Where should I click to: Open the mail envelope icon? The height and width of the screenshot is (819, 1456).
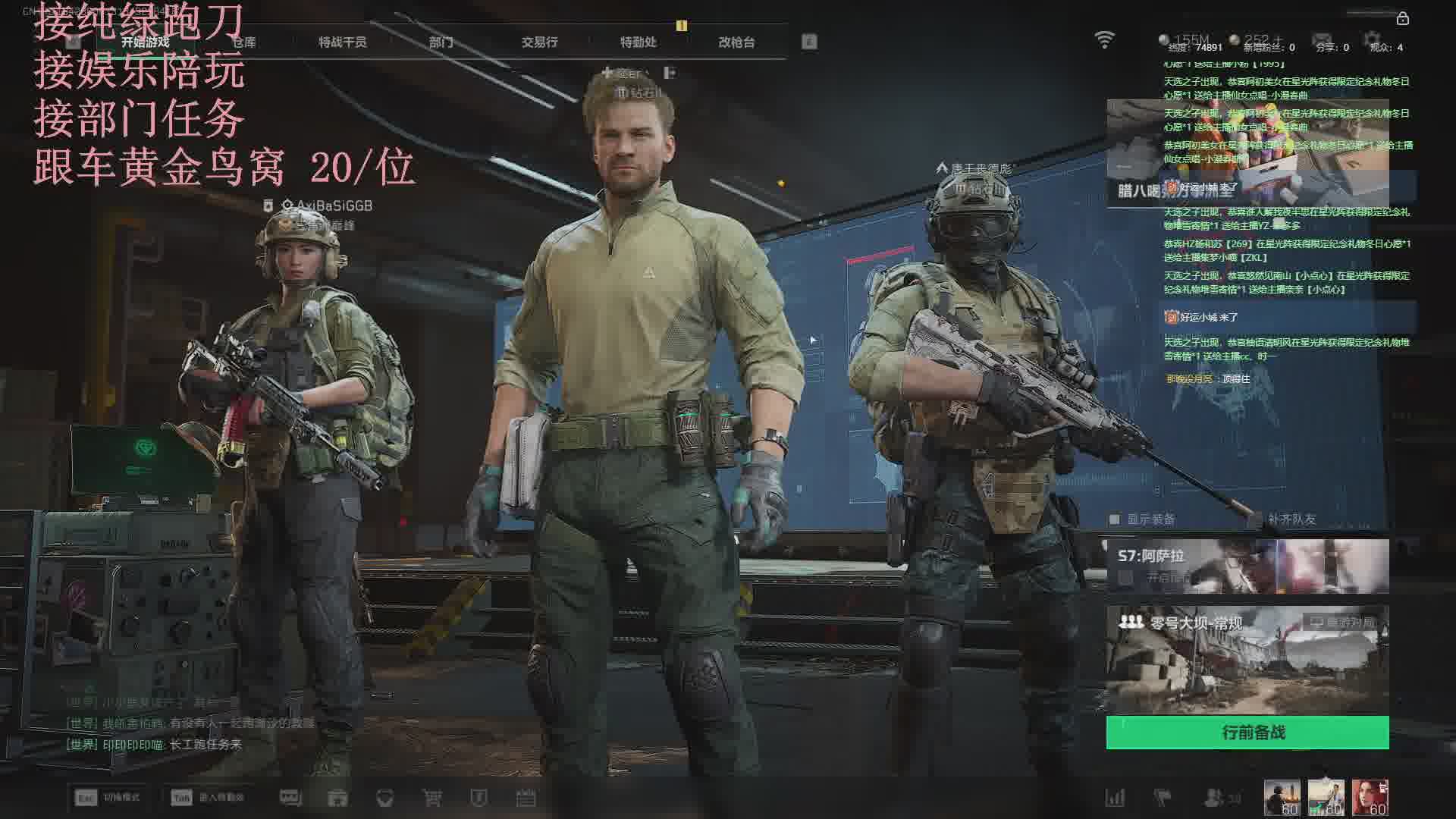[x=1322, y=39]
